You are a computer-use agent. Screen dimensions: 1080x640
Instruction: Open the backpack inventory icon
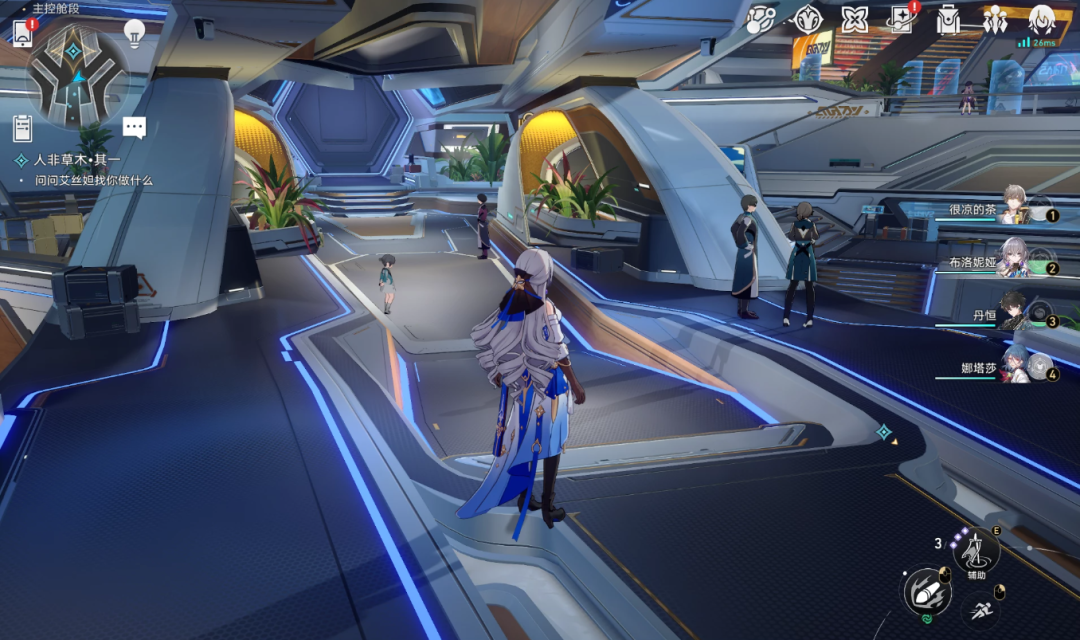click(948, 19)
